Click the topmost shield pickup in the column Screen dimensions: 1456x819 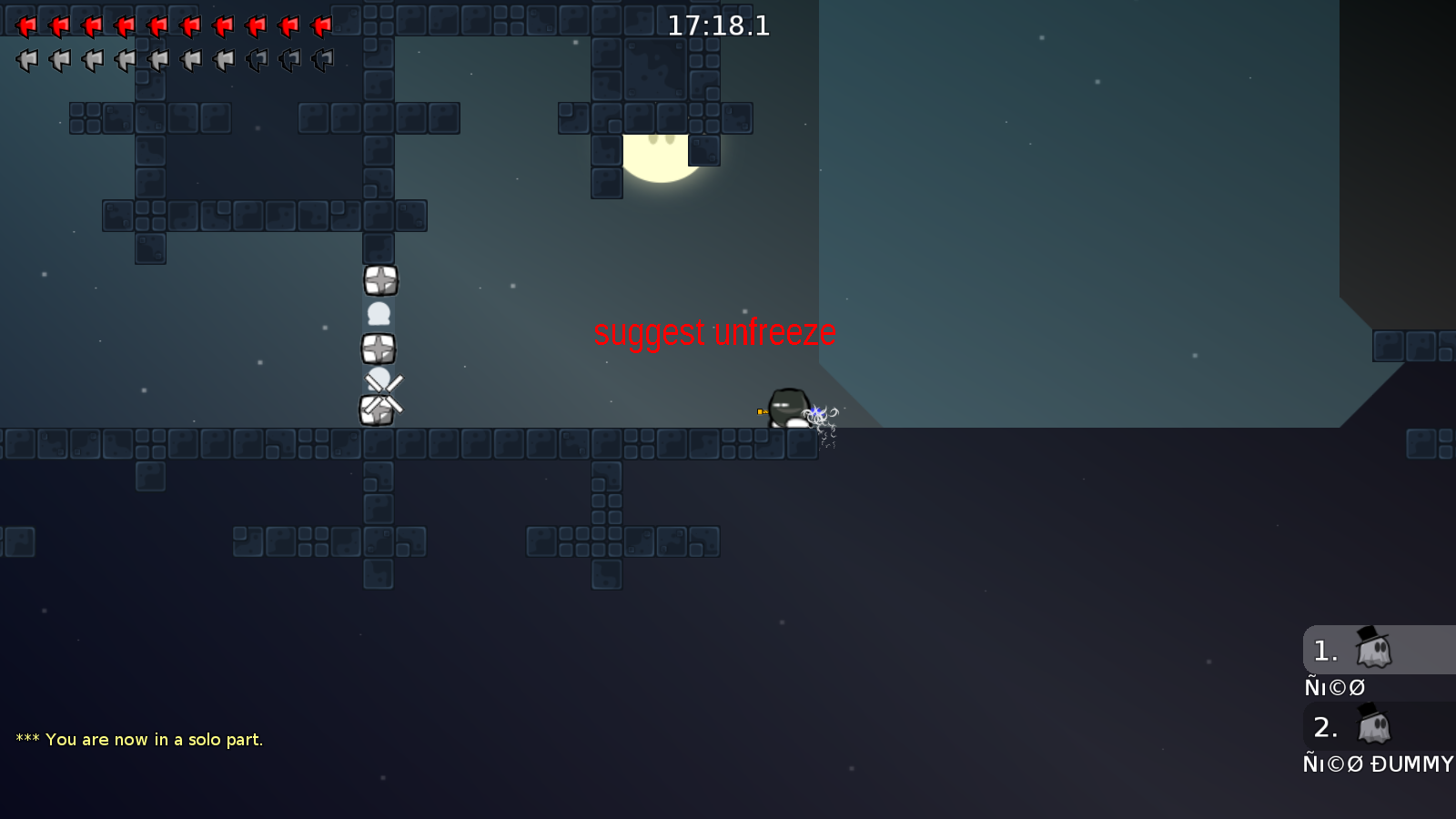click(380, 280)
